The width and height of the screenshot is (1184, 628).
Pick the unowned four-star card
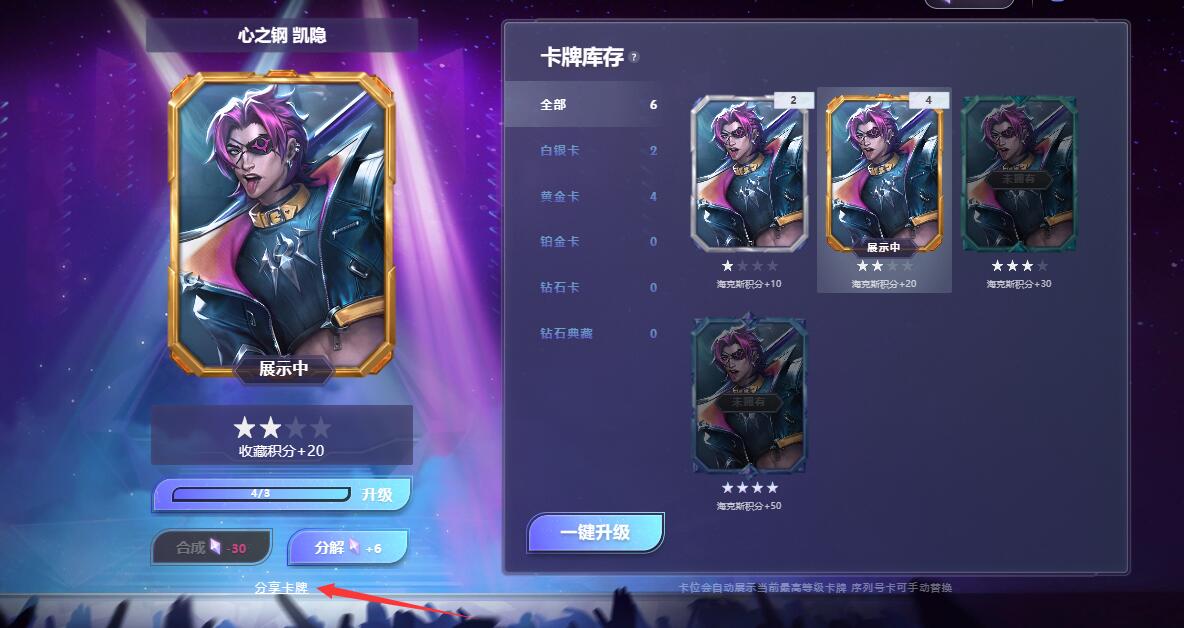pyautogui.click(x=749, y=395)
